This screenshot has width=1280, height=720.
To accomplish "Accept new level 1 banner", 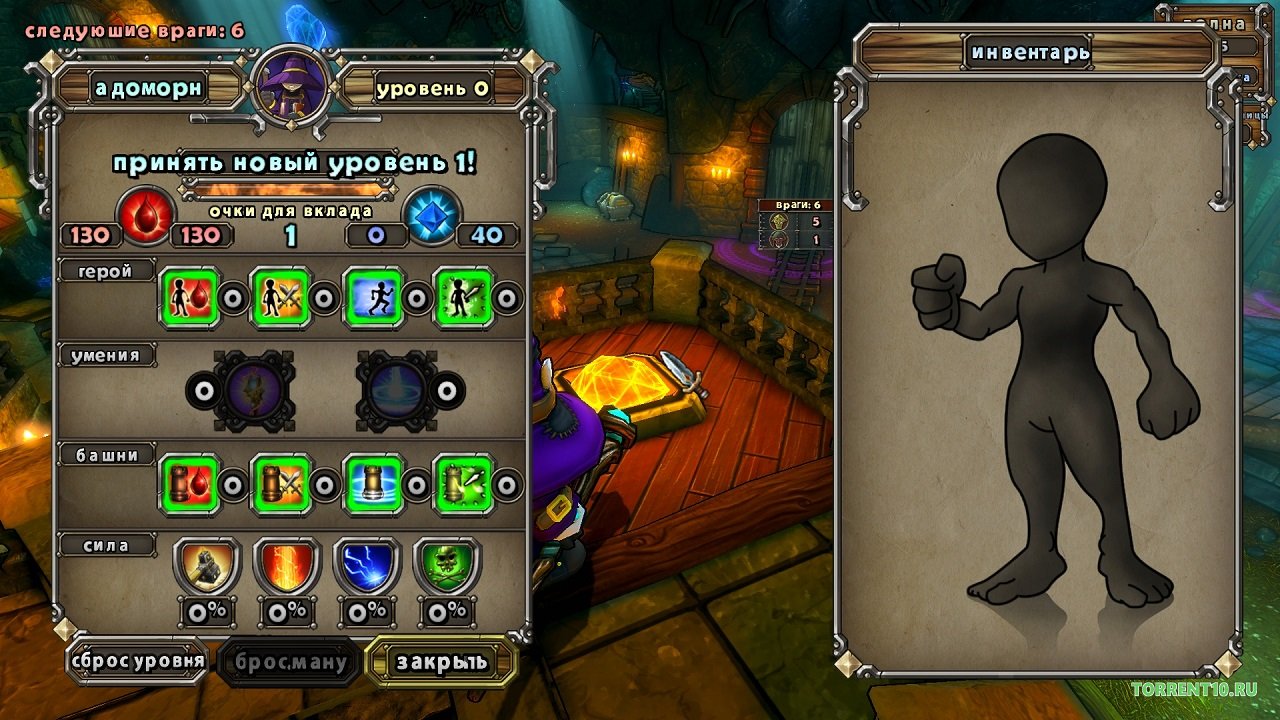I will 294,164.
